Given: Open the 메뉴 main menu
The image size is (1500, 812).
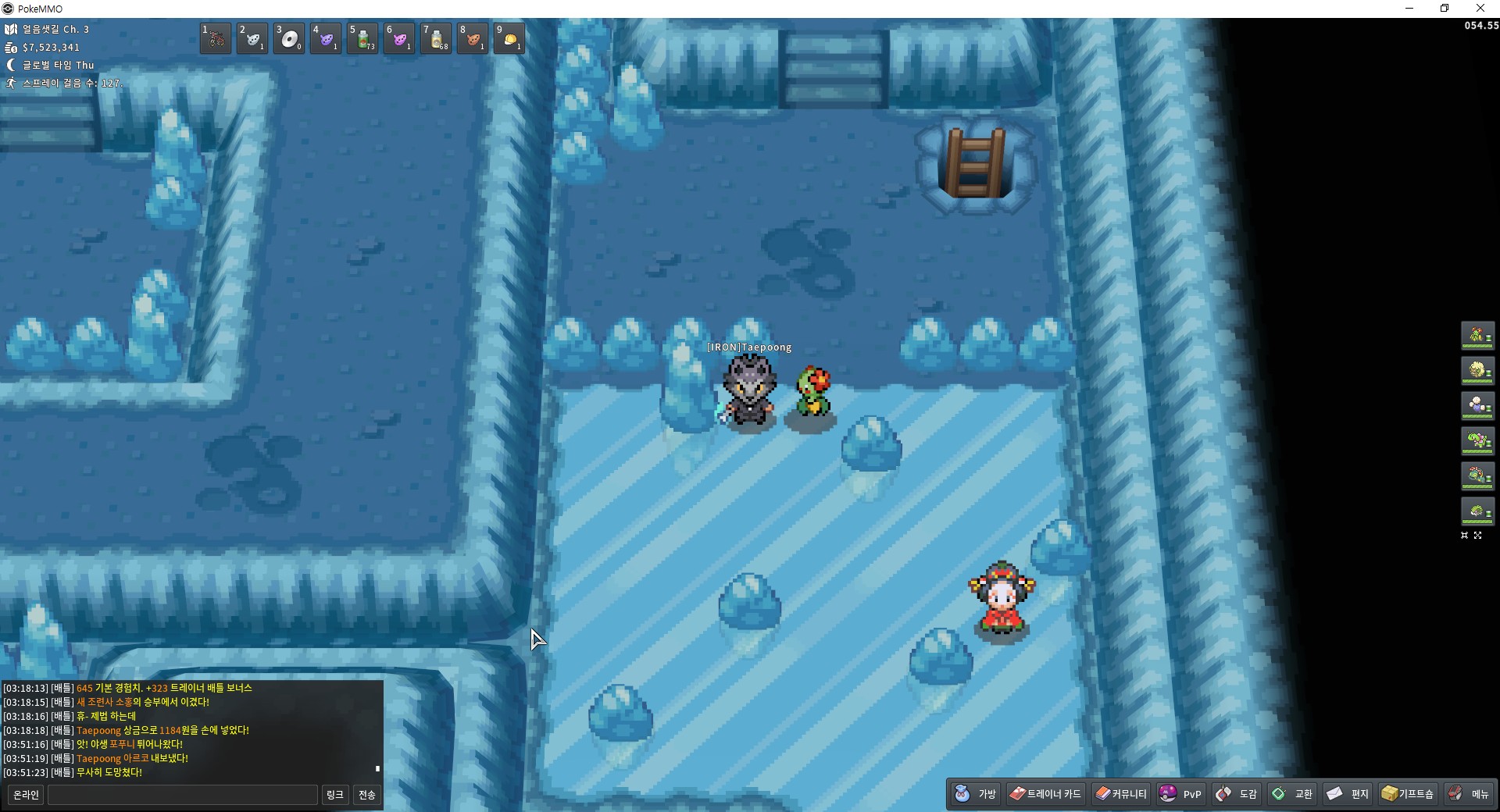Looking at the screenshot, I should (1469, 794).
